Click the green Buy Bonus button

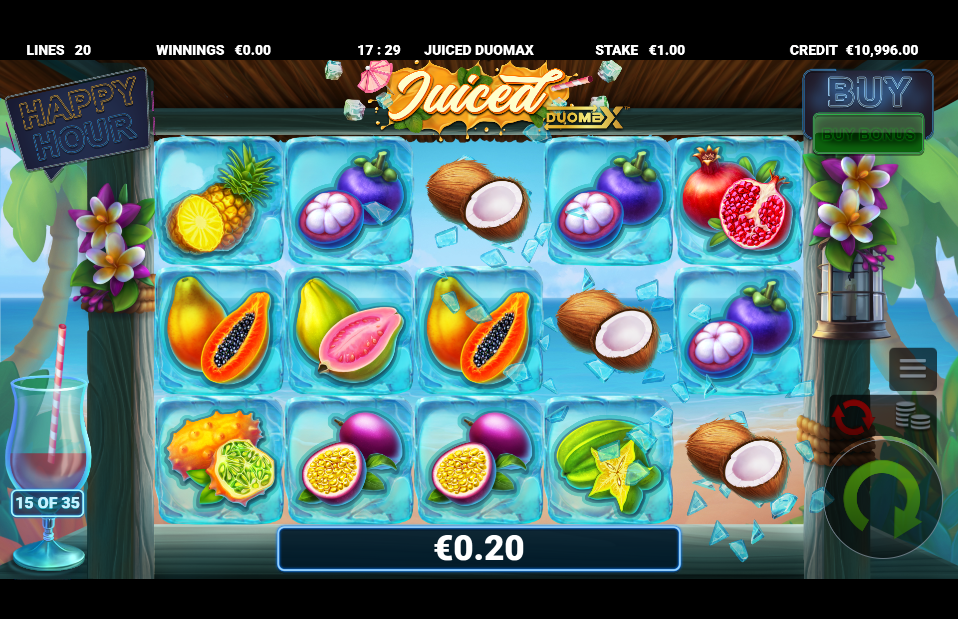click(x=867, y=133)
